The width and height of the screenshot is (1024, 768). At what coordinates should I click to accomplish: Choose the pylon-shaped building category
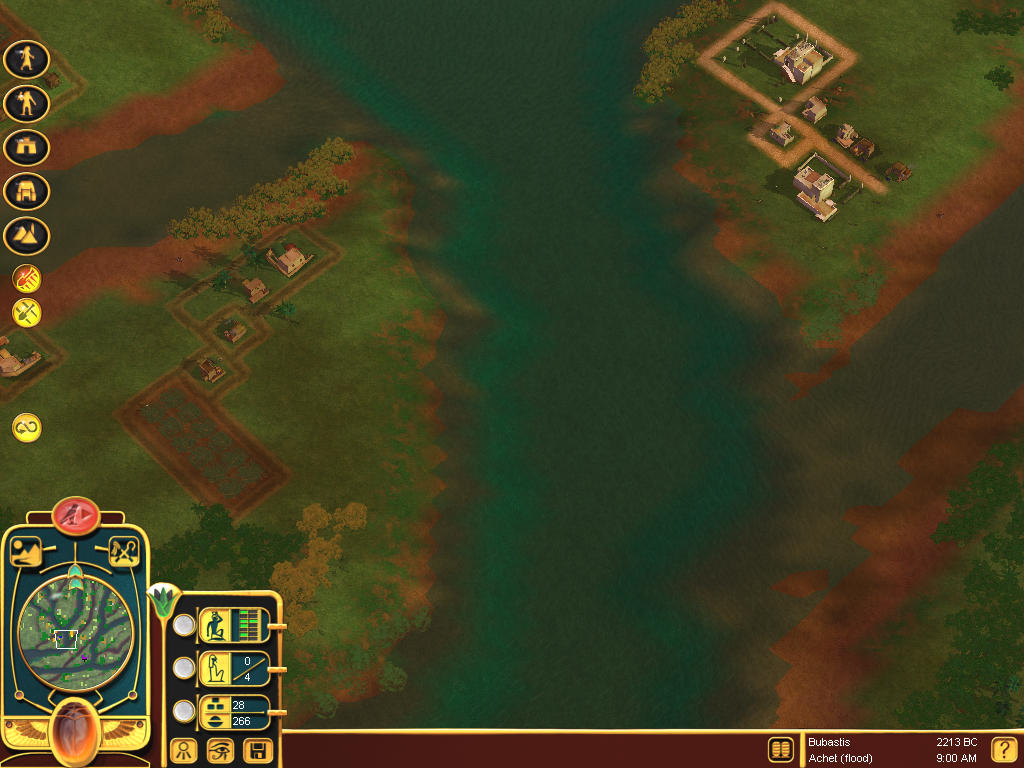[x=27, y=191]
